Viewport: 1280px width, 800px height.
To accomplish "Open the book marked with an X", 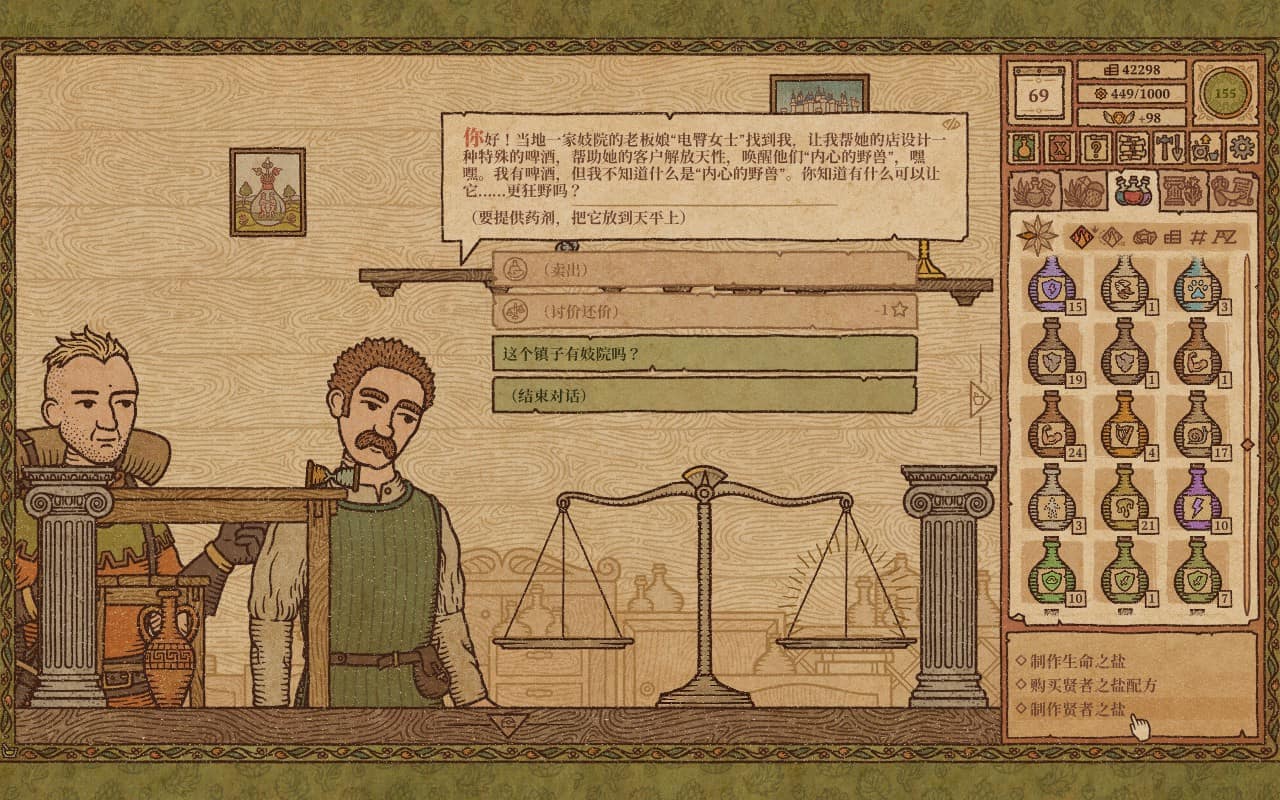I will [1059, 148].
